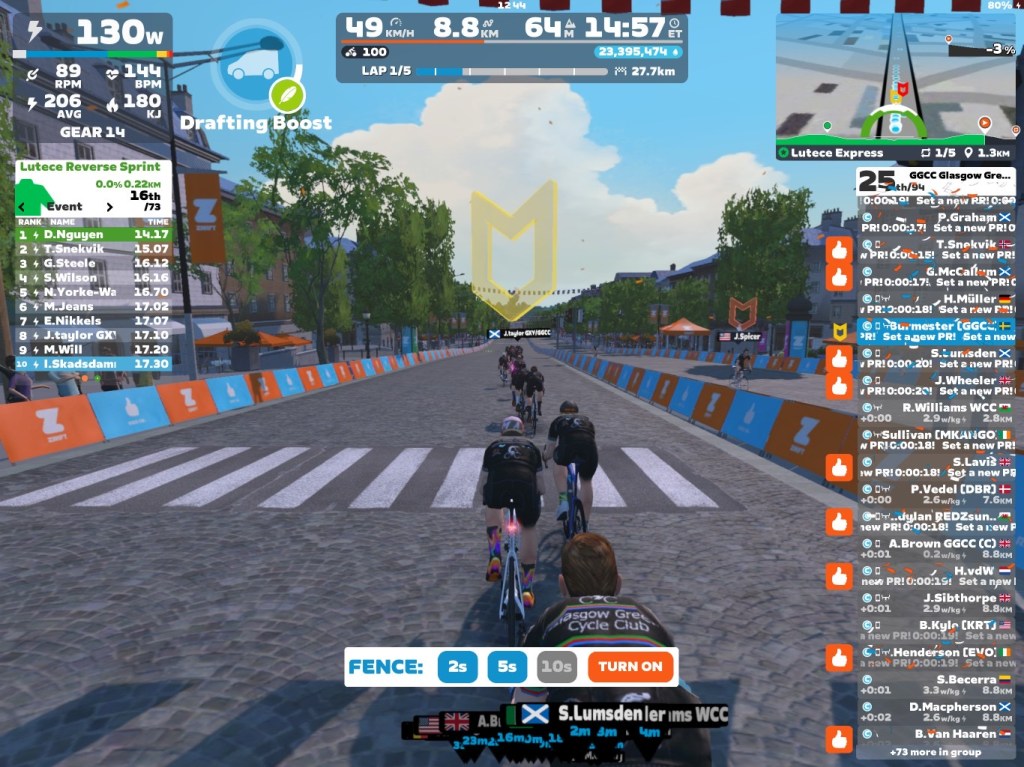Give a Ride On to H.vdW
The height and width of the screenshot is (767, 1024).
(x=839, y=576)
